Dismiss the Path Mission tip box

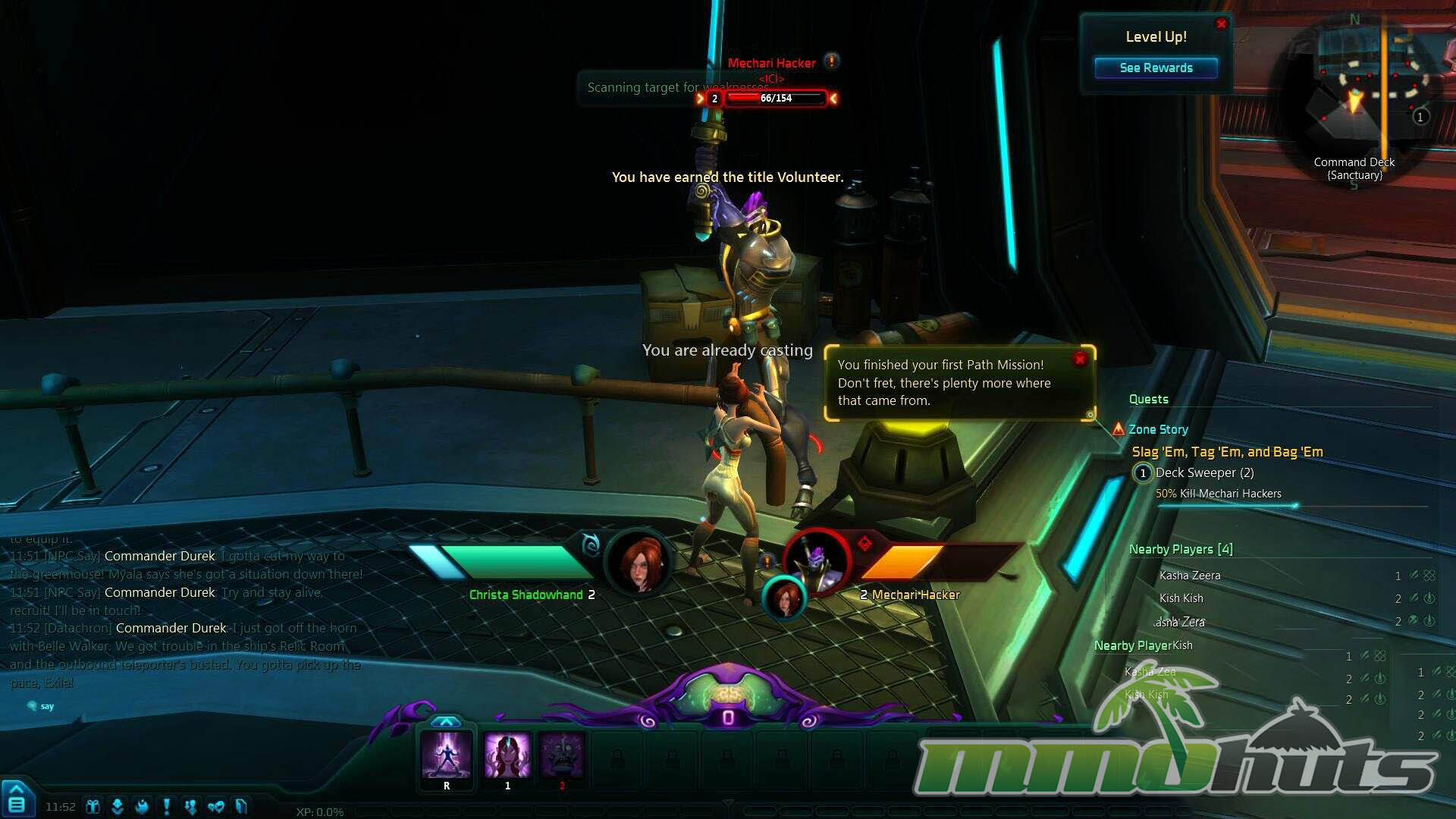[1080, 359]
